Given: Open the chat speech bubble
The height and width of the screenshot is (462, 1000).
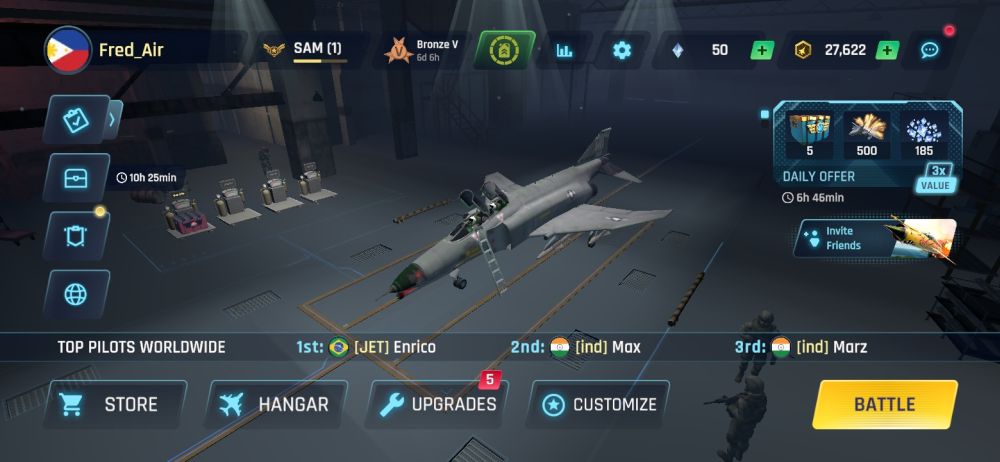Looking at the screenshot, I should coord(929,50).
